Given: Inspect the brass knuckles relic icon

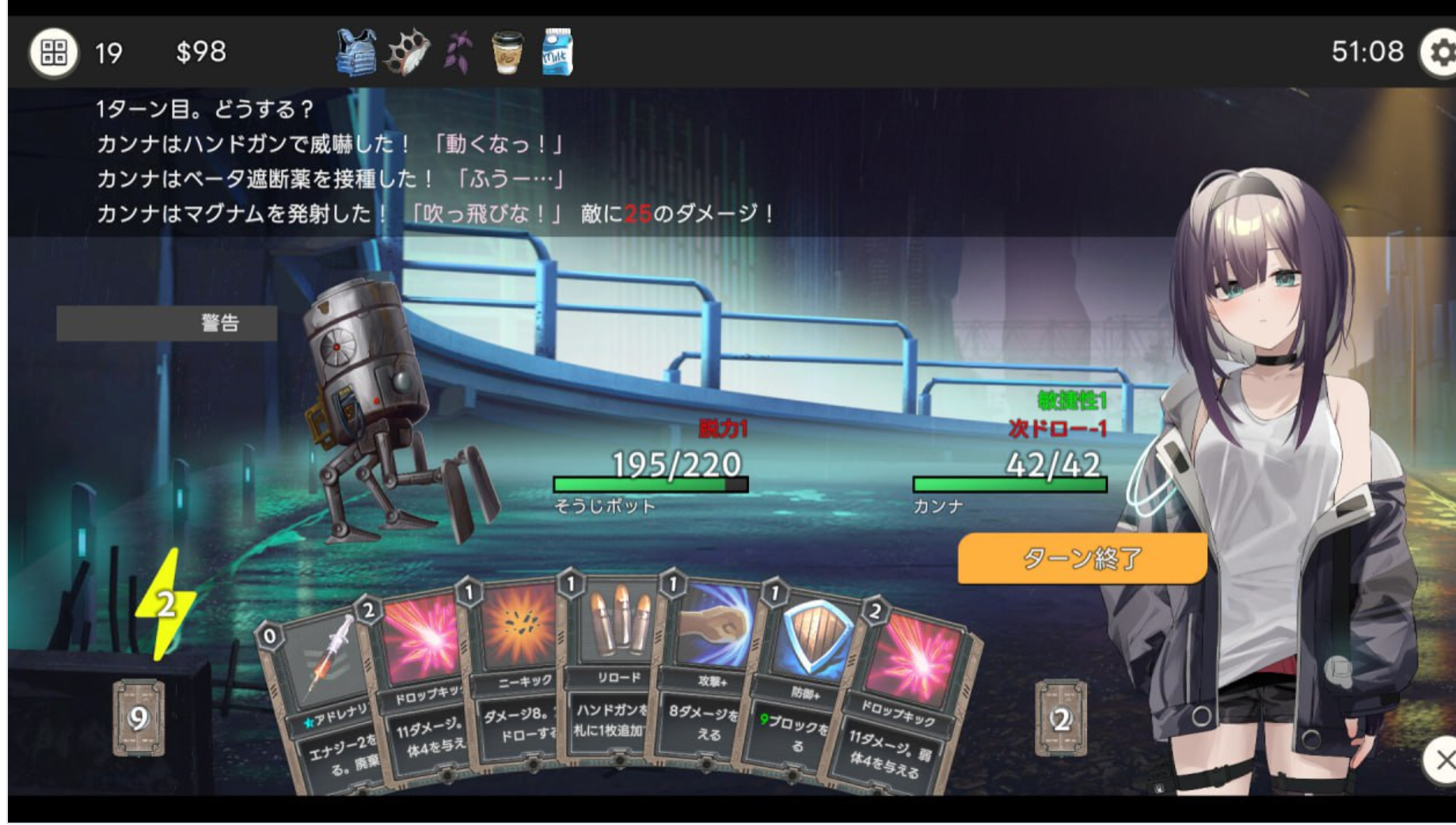Looking at the screenshot, I should pyautogui.click(x=408, y=52).
